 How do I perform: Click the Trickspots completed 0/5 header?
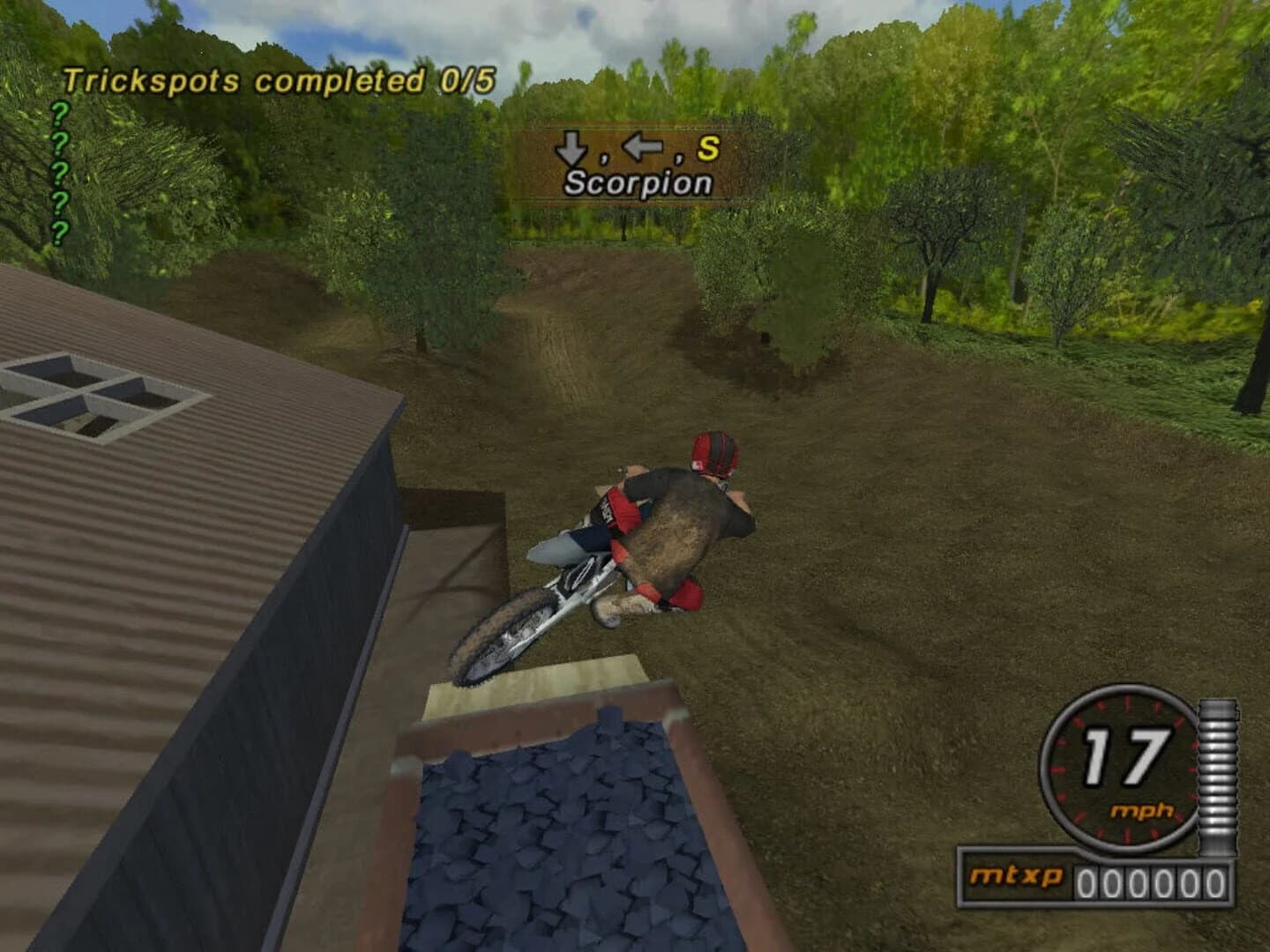[x=280, y=79]
